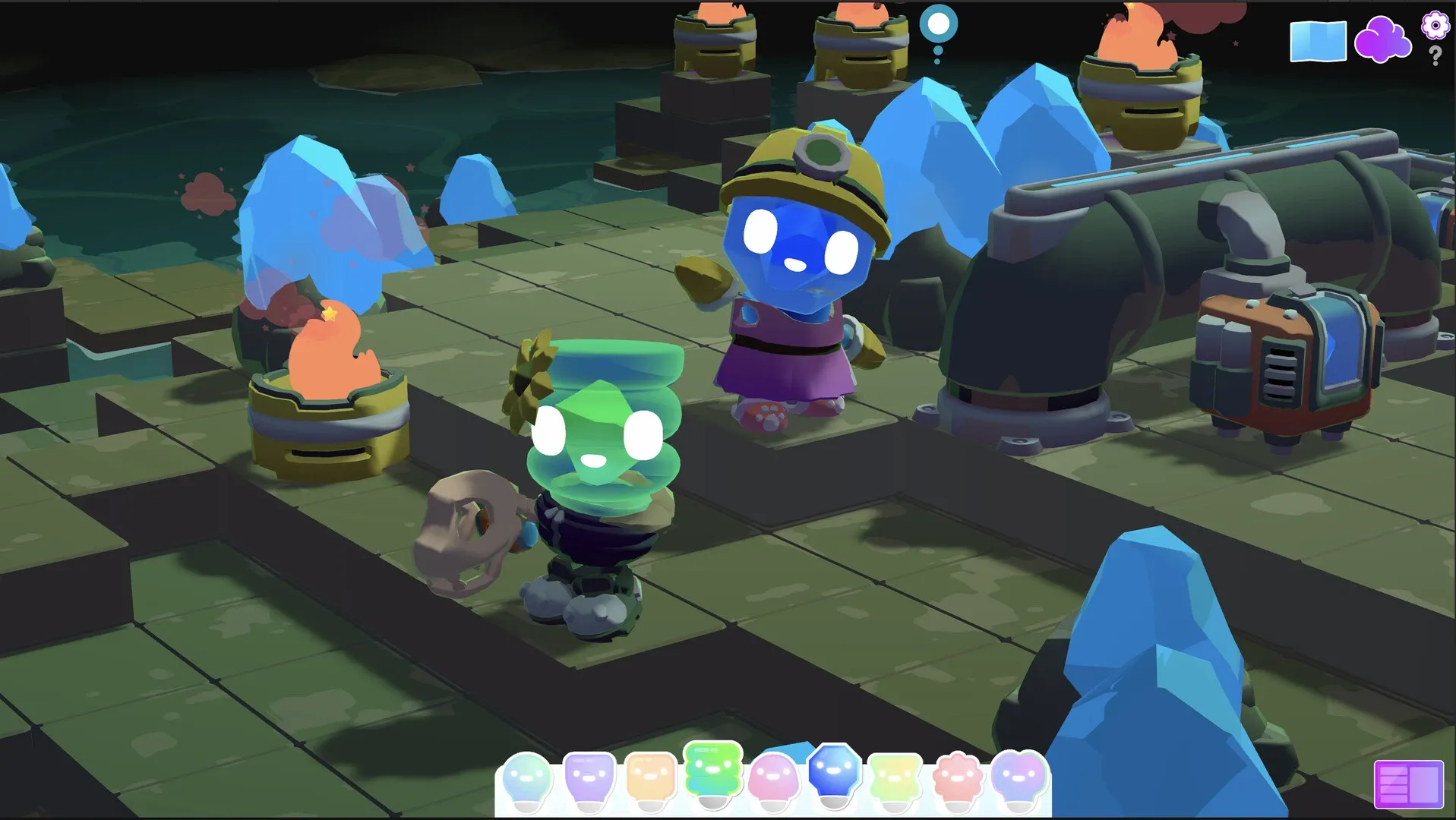Select the lavender round ghost portrait
Screen dimensions: 1456x820
tap(1016, 775)
